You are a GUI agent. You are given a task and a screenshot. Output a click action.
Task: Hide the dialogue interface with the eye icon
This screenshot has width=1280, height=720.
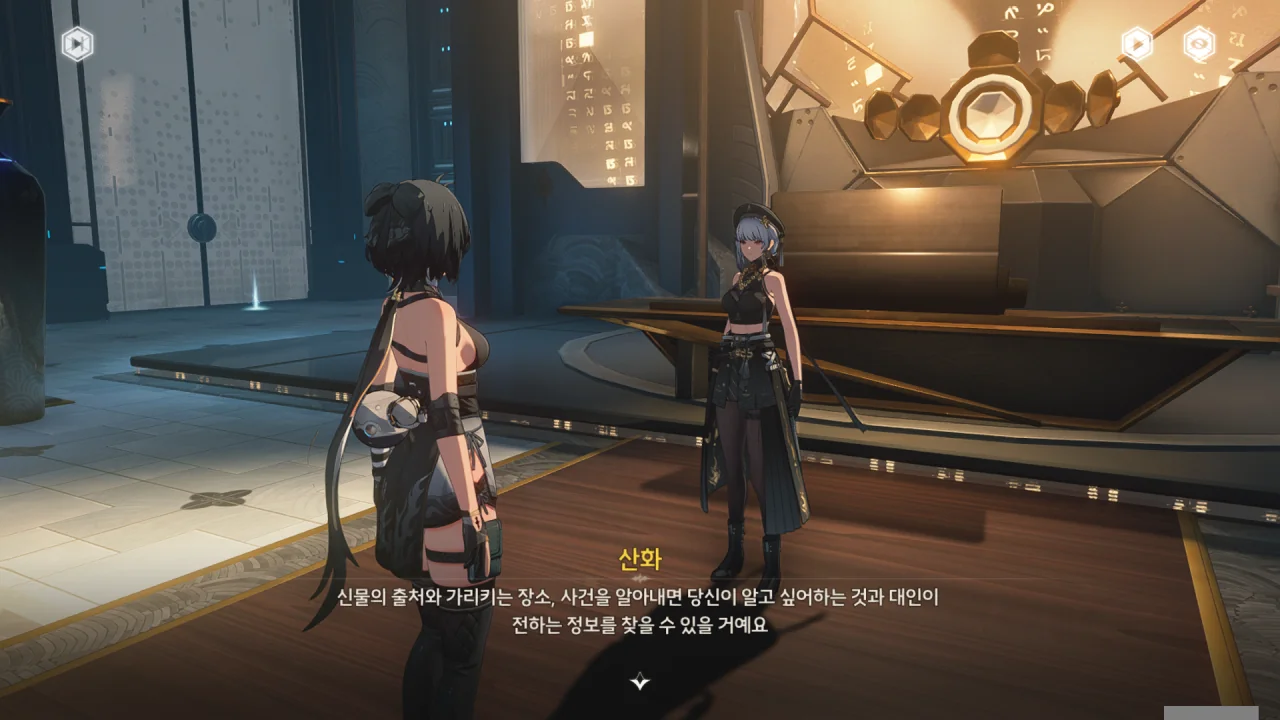pos(1198,44)
